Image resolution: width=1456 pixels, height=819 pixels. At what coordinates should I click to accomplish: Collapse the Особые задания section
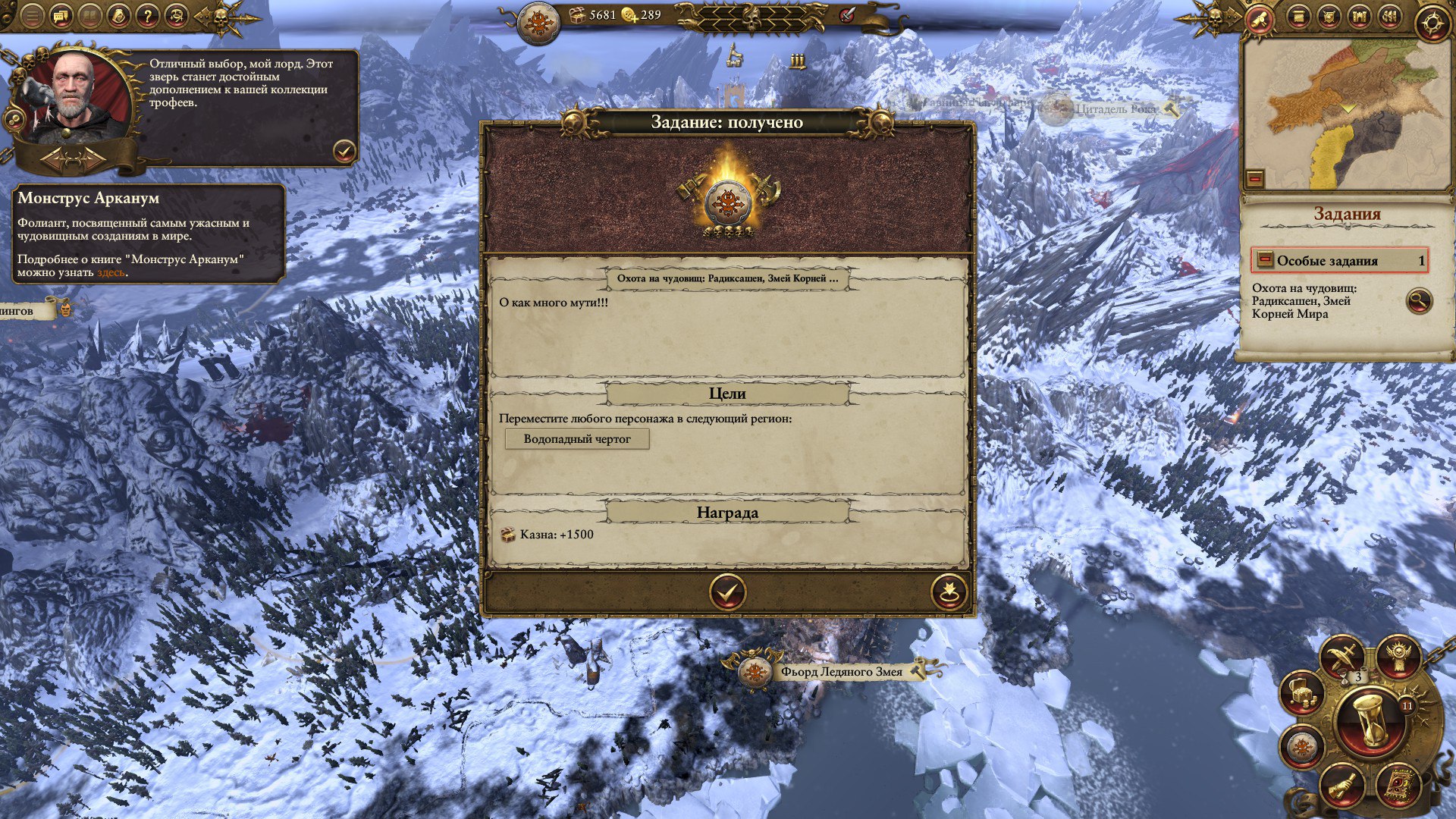pyautogui.click(x=1264, y=260)
